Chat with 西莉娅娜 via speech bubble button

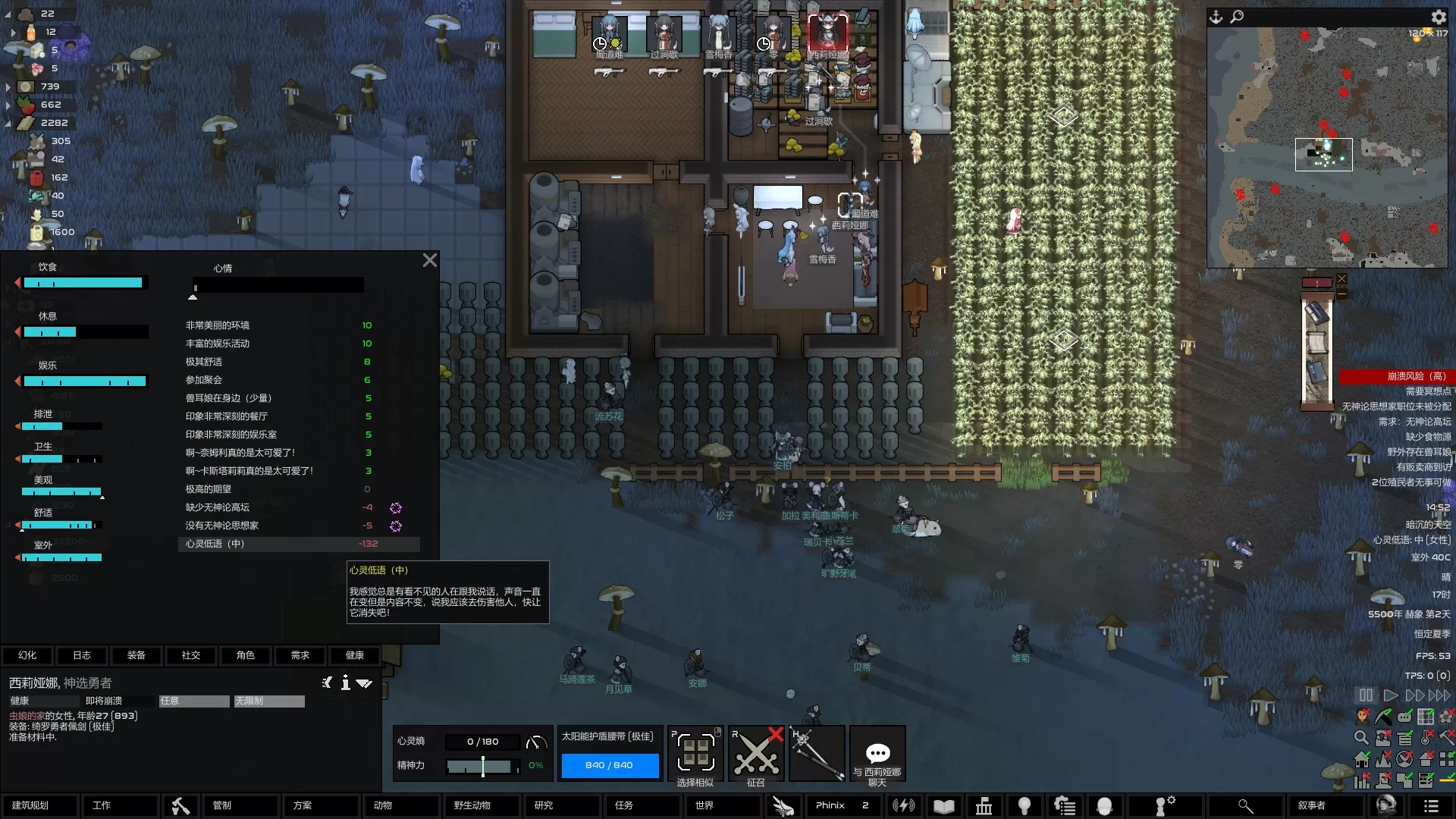pyautogui.click(x=877, y=756)
